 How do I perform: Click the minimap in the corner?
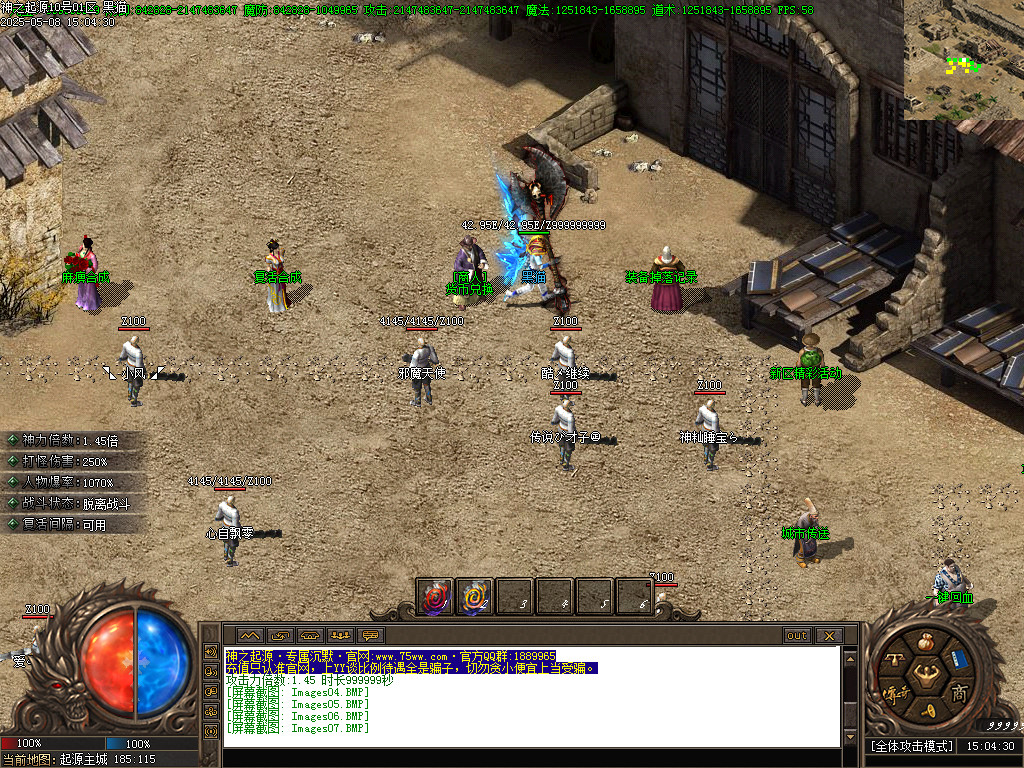click(x=963, y=60)
